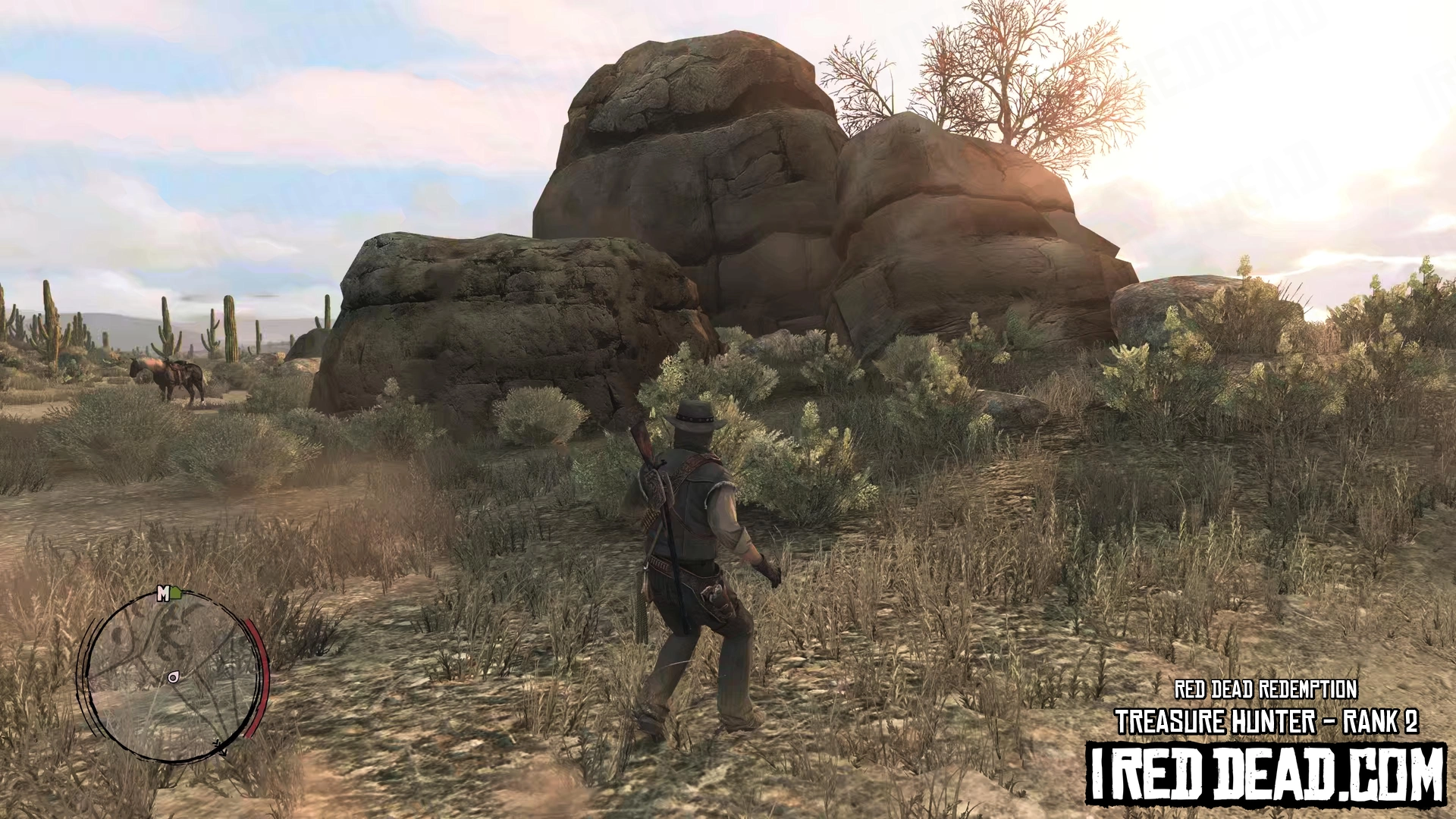Select the player position marker on minimap
This screenshot has height=819, width=1456.
174,677
